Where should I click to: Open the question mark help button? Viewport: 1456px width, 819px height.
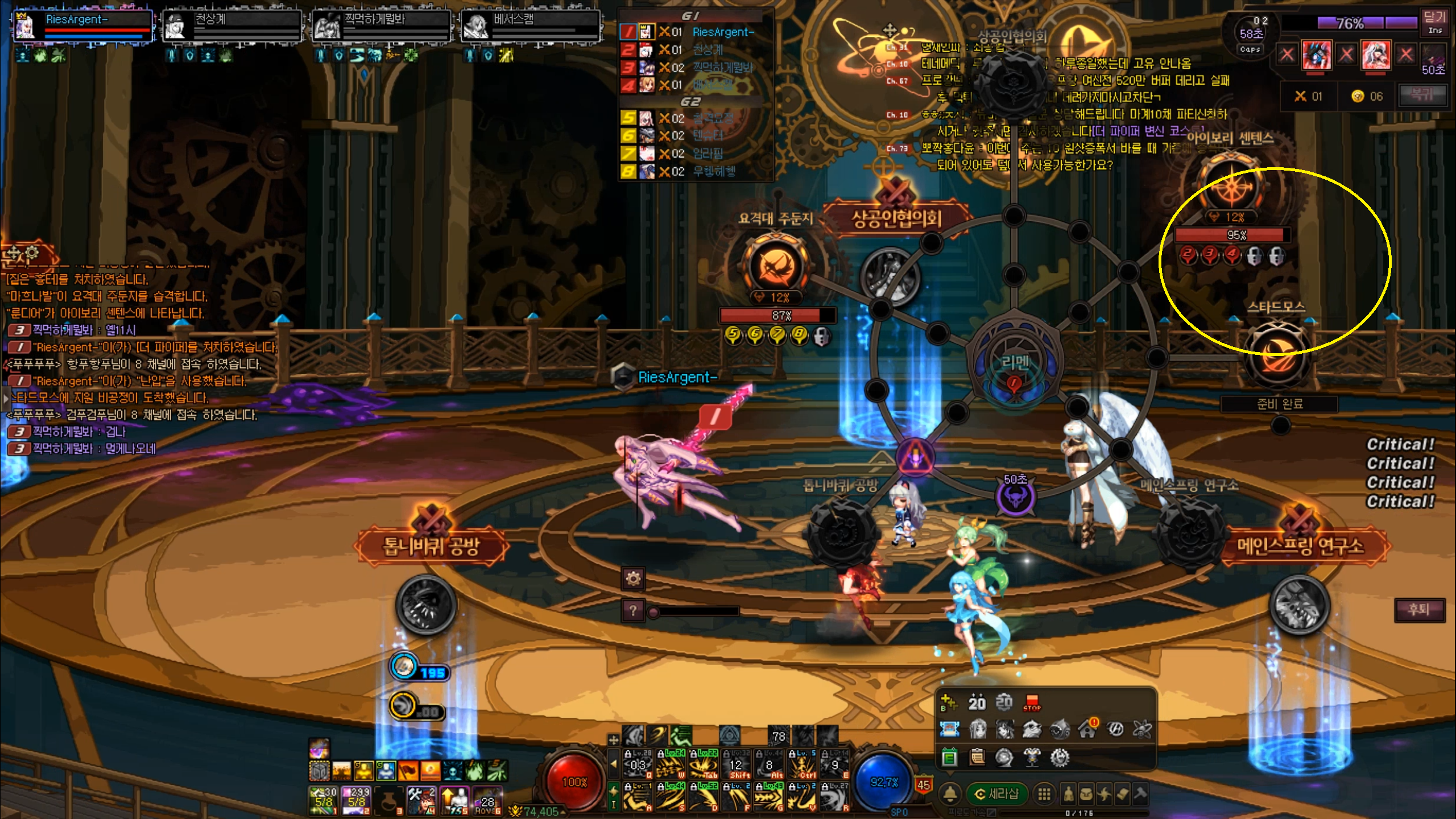[x=633, y=611]
